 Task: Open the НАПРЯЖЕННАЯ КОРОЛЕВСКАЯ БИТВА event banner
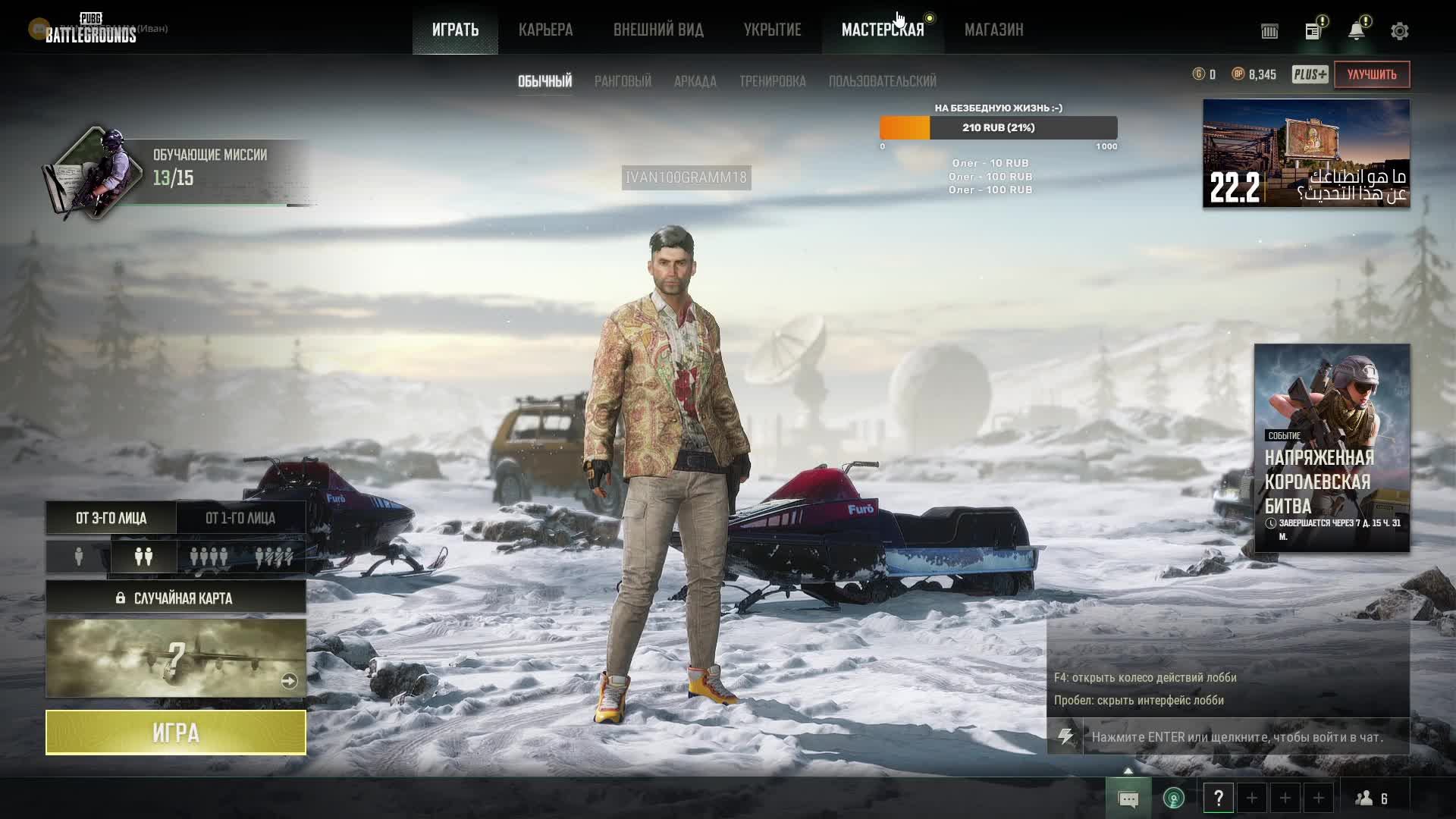point(1332,447)
